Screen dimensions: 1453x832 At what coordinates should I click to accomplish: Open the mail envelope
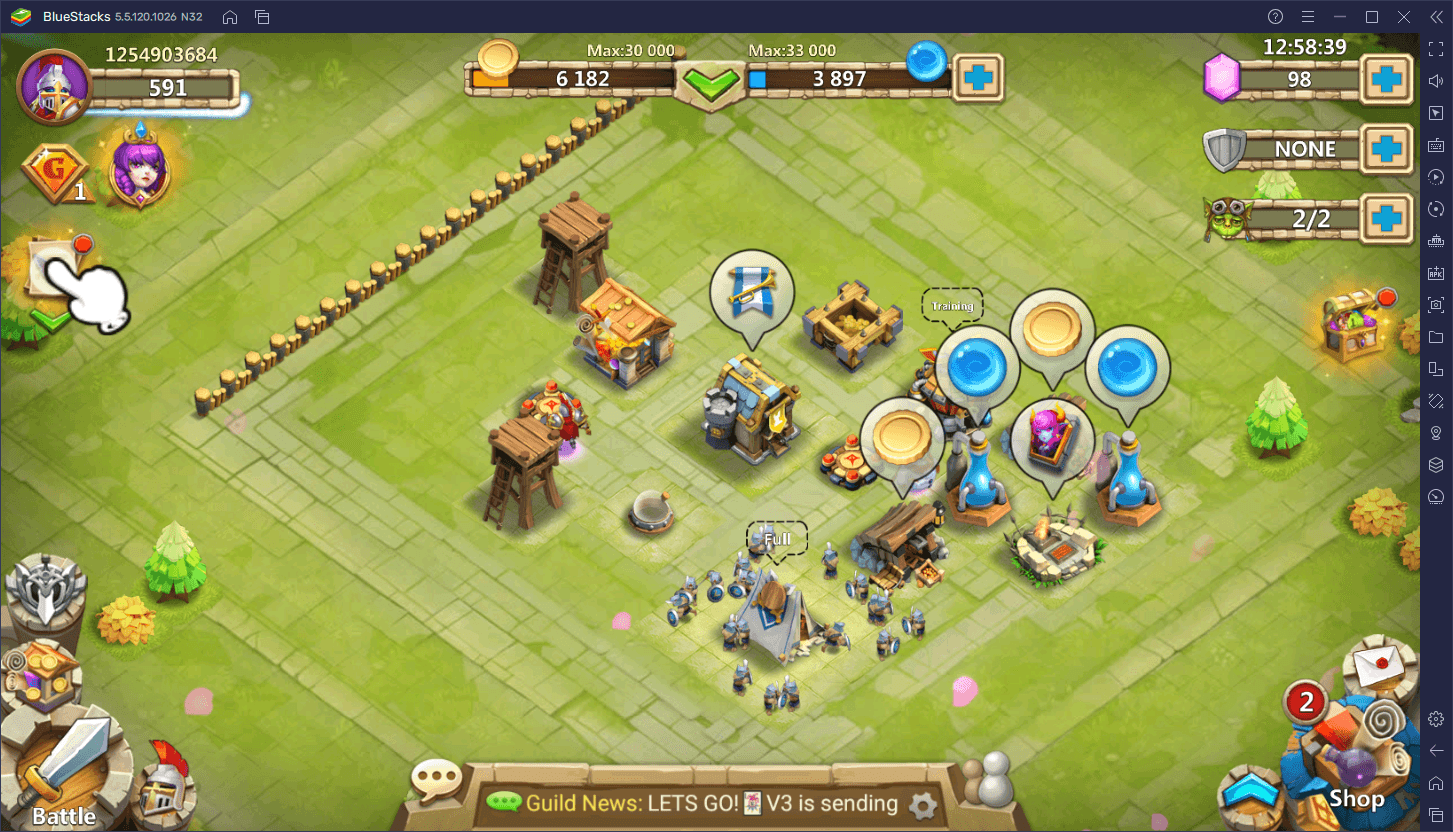[1380, 664]
